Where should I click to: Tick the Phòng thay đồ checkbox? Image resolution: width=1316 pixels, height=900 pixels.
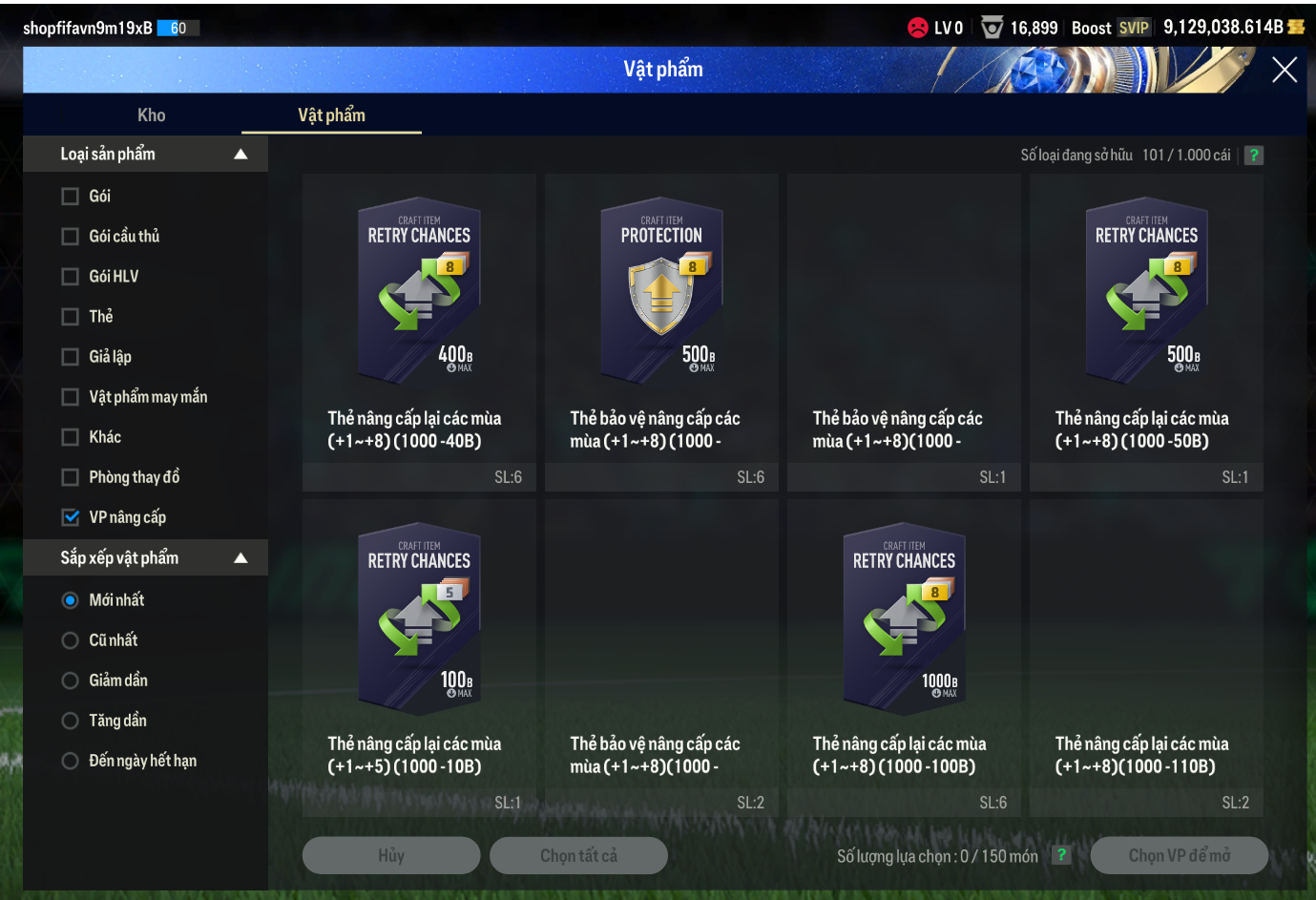point(71,477)
